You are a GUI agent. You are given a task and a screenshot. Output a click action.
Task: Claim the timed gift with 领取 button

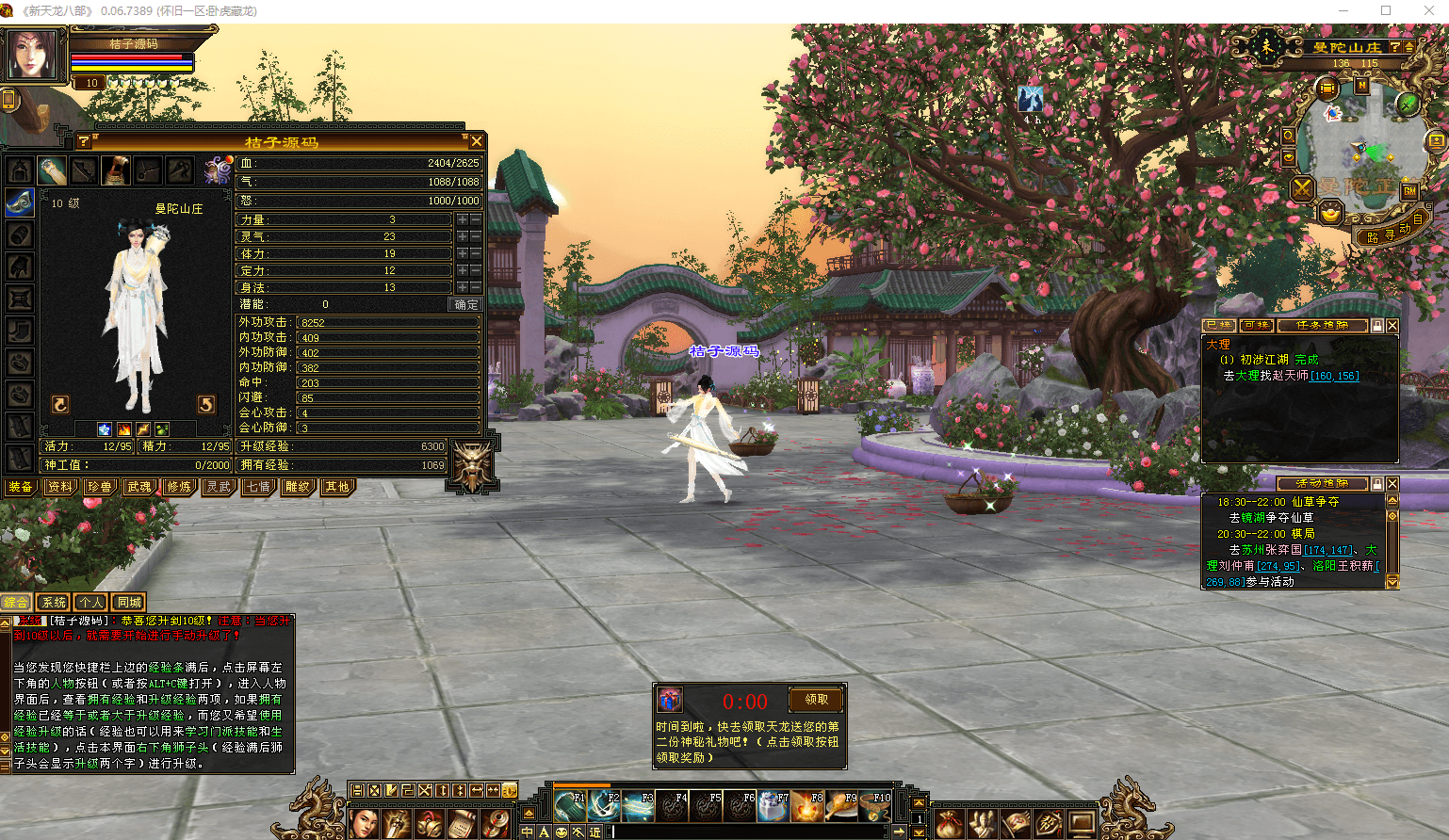point(816,700)
